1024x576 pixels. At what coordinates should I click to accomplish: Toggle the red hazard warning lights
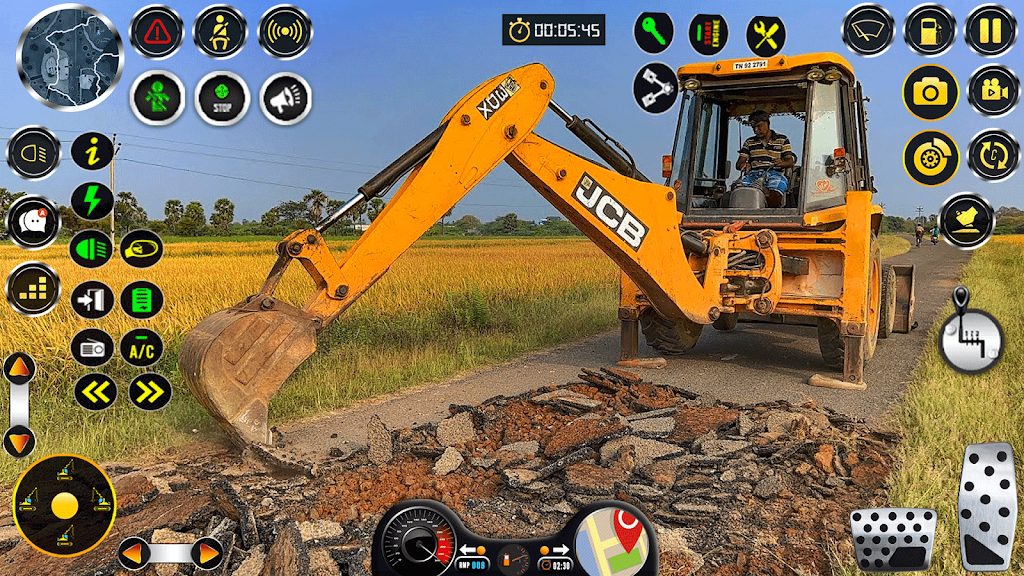click(157, 32)
